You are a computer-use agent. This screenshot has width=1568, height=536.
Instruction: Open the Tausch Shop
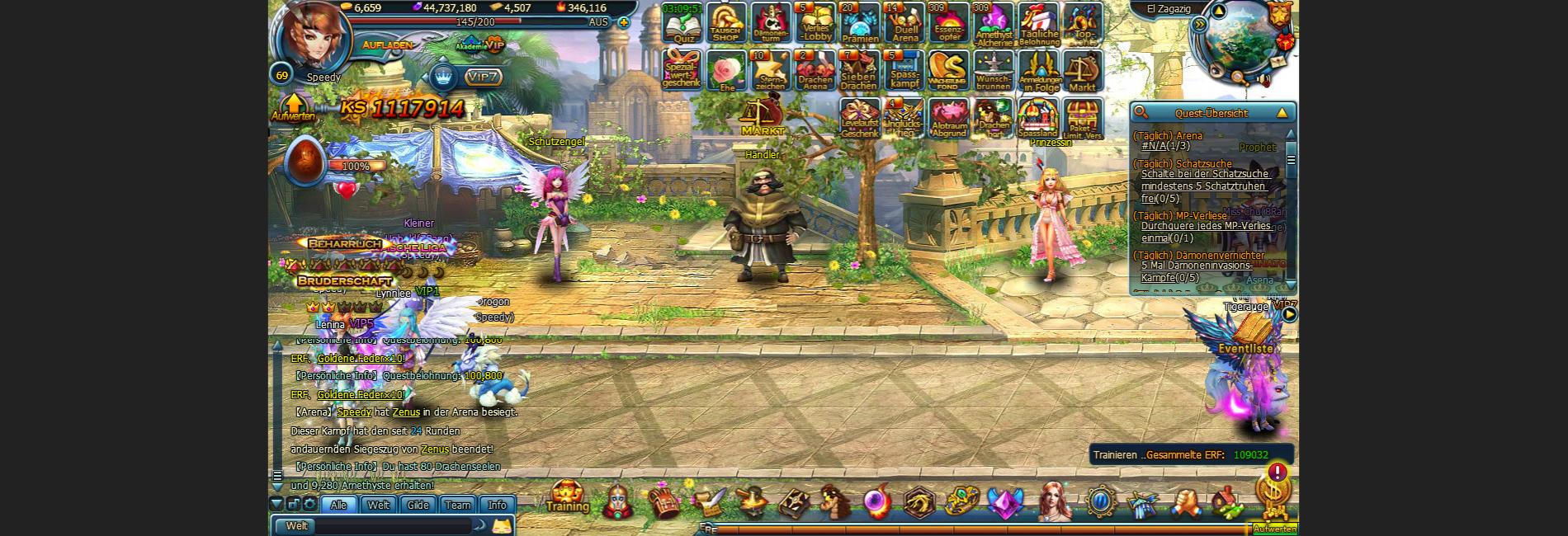[726, 23]
